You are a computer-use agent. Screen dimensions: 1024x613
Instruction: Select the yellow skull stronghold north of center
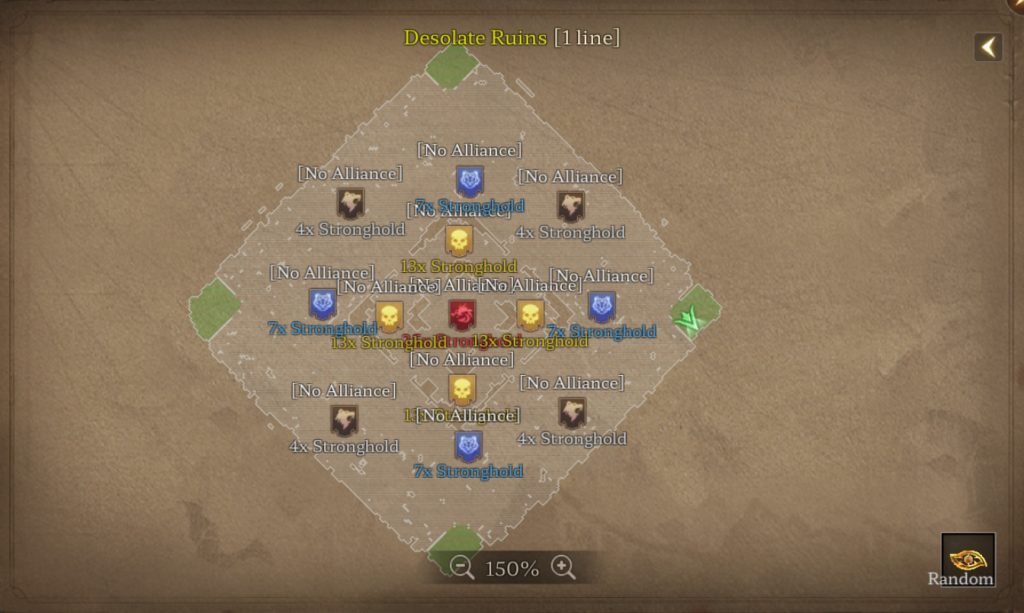(459, 241)
